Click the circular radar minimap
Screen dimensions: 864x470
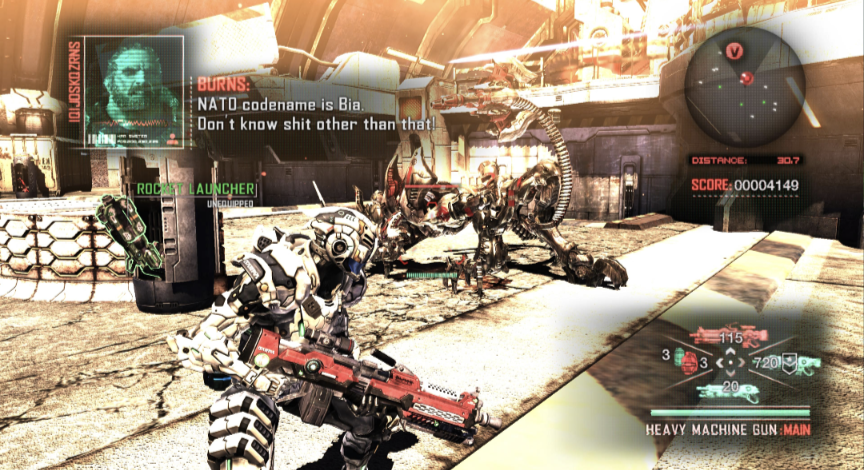745,84
